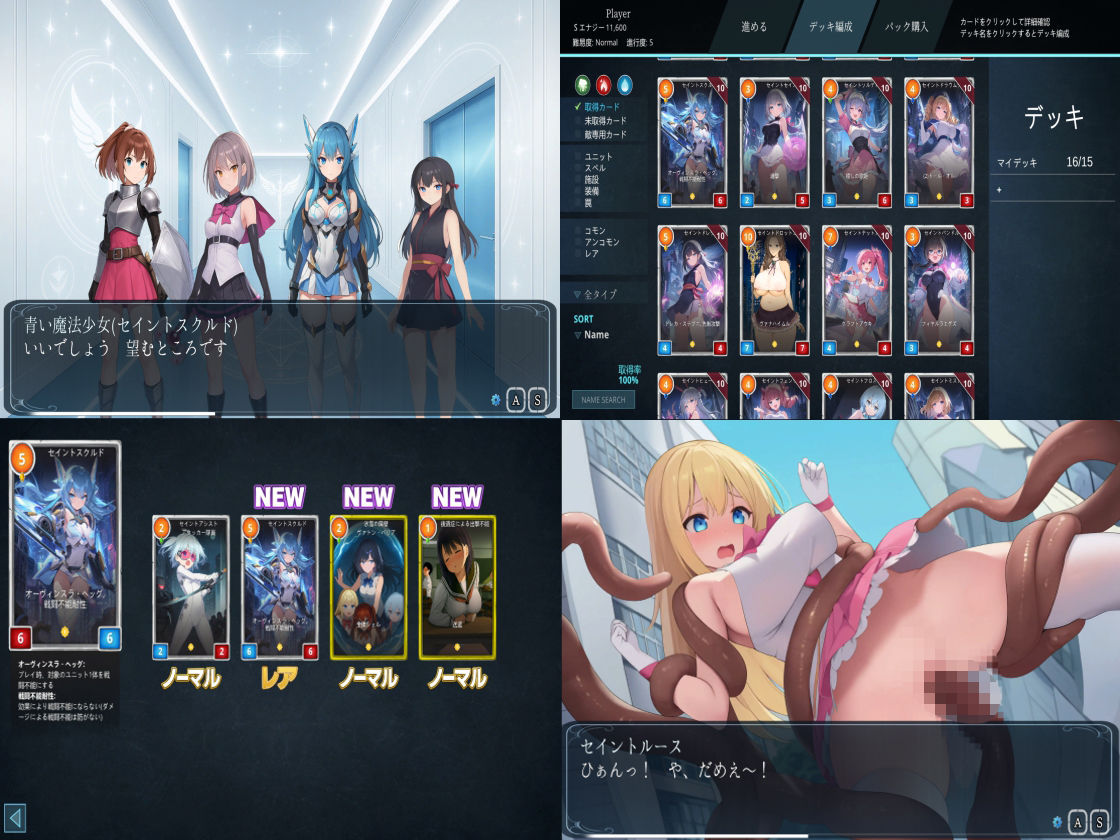This screenshot has width=1120, height=840.
Task: Enable the 未取得カード filter
Action: pyautogui.click(x=604, y=120)
